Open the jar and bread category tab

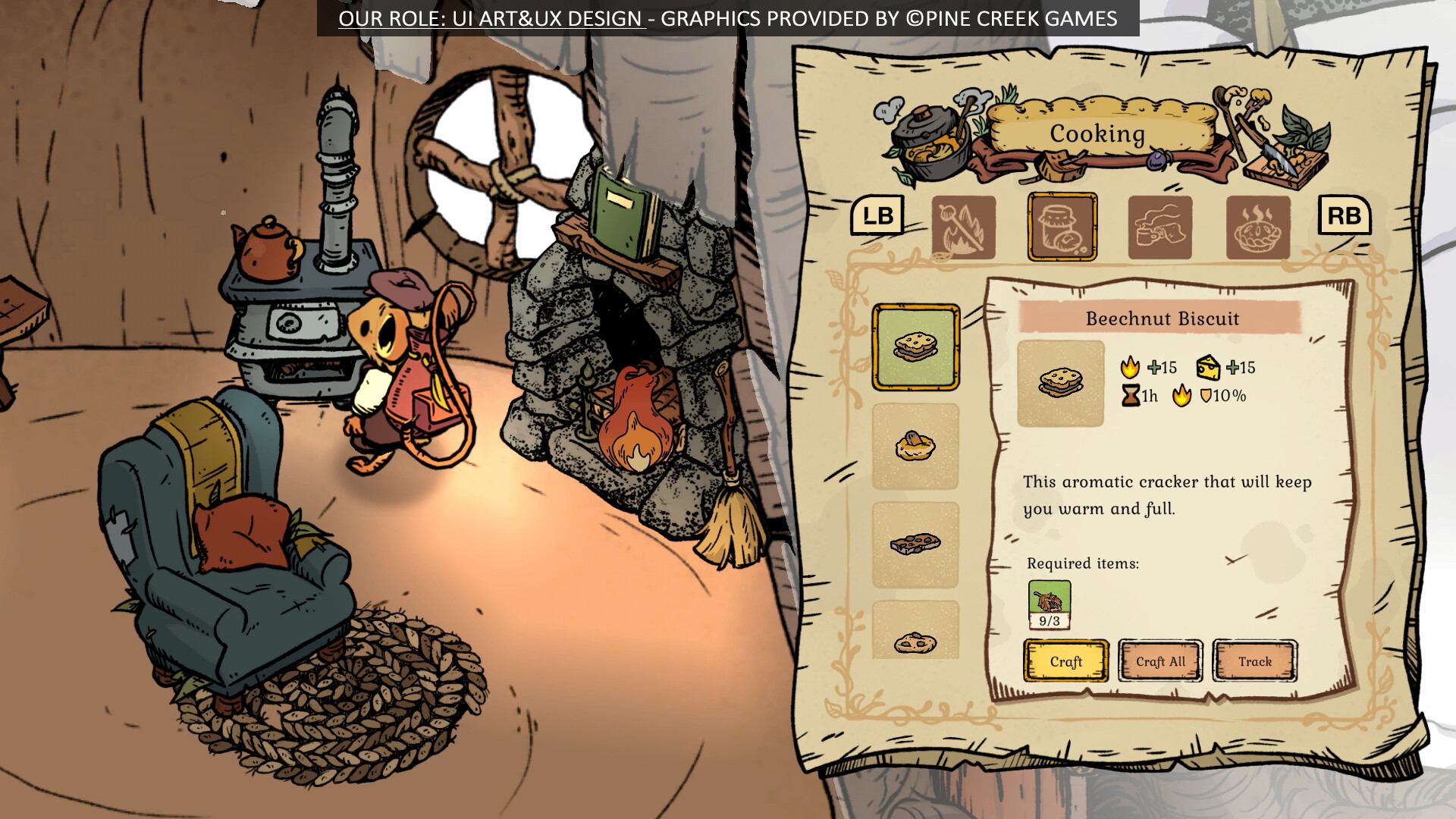click(x=1062, y=227)
